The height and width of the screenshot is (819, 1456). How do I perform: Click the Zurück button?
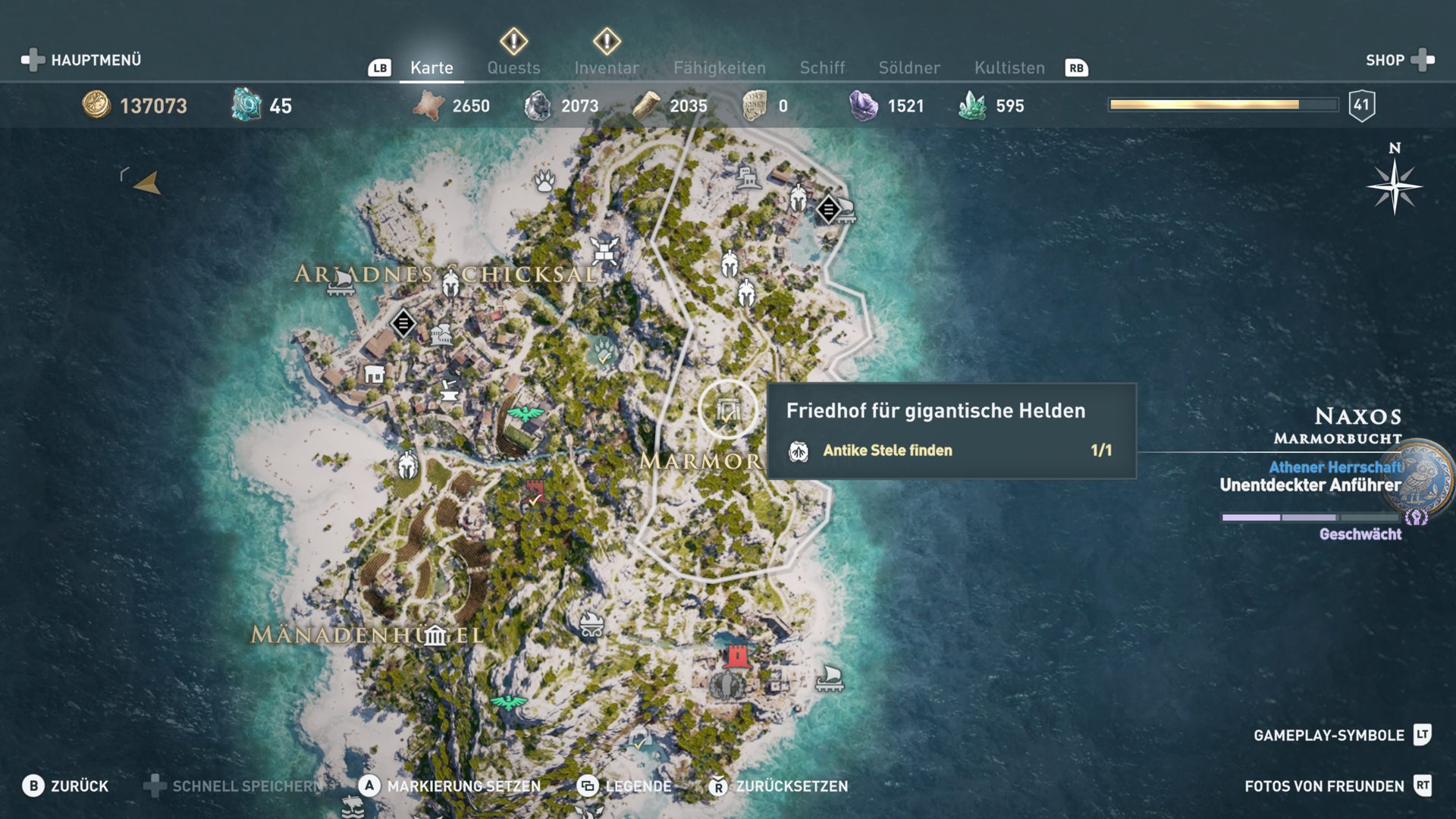click(x=65, y=786)
